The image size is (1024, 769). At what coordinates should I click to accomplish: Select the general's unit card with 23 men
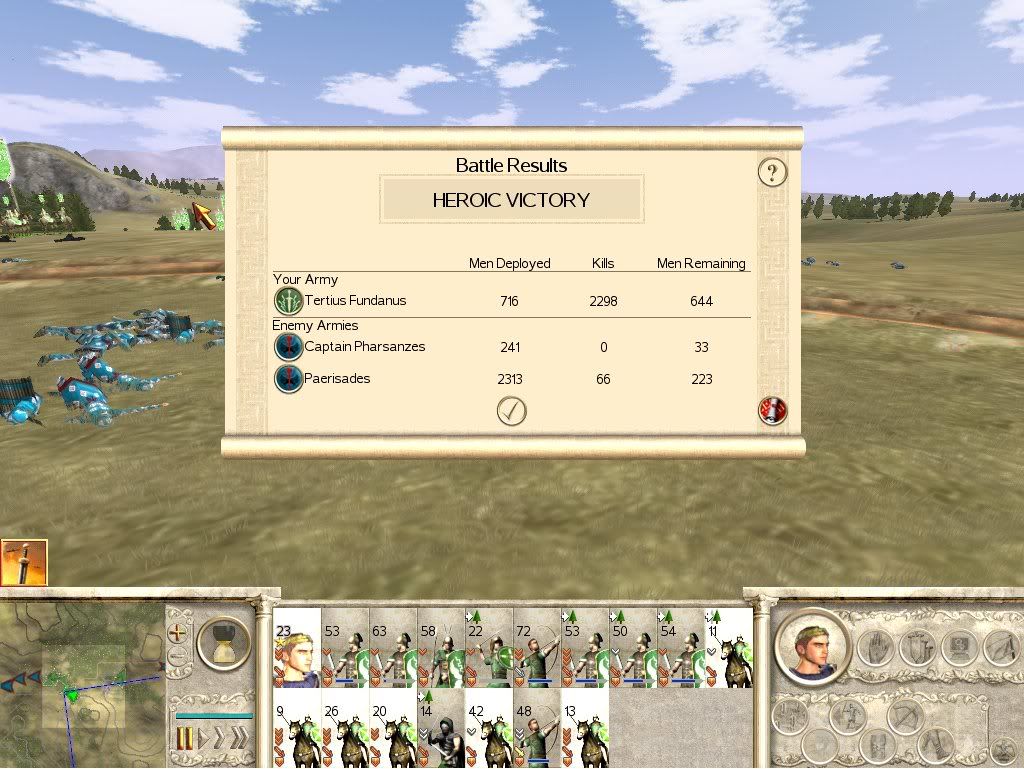point(296,650)
